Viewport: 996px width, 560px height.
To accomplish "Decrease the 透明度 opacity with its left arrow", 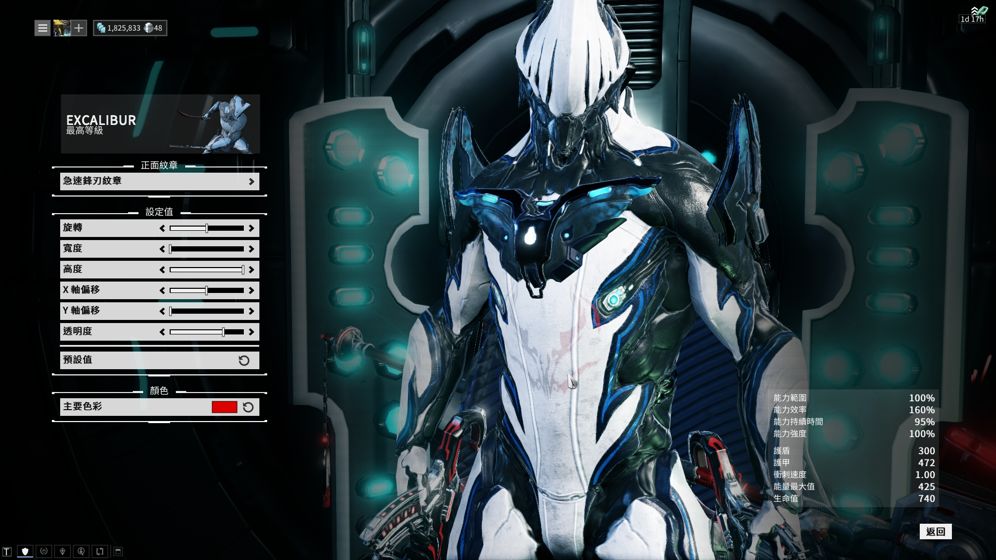I will 163,332.
